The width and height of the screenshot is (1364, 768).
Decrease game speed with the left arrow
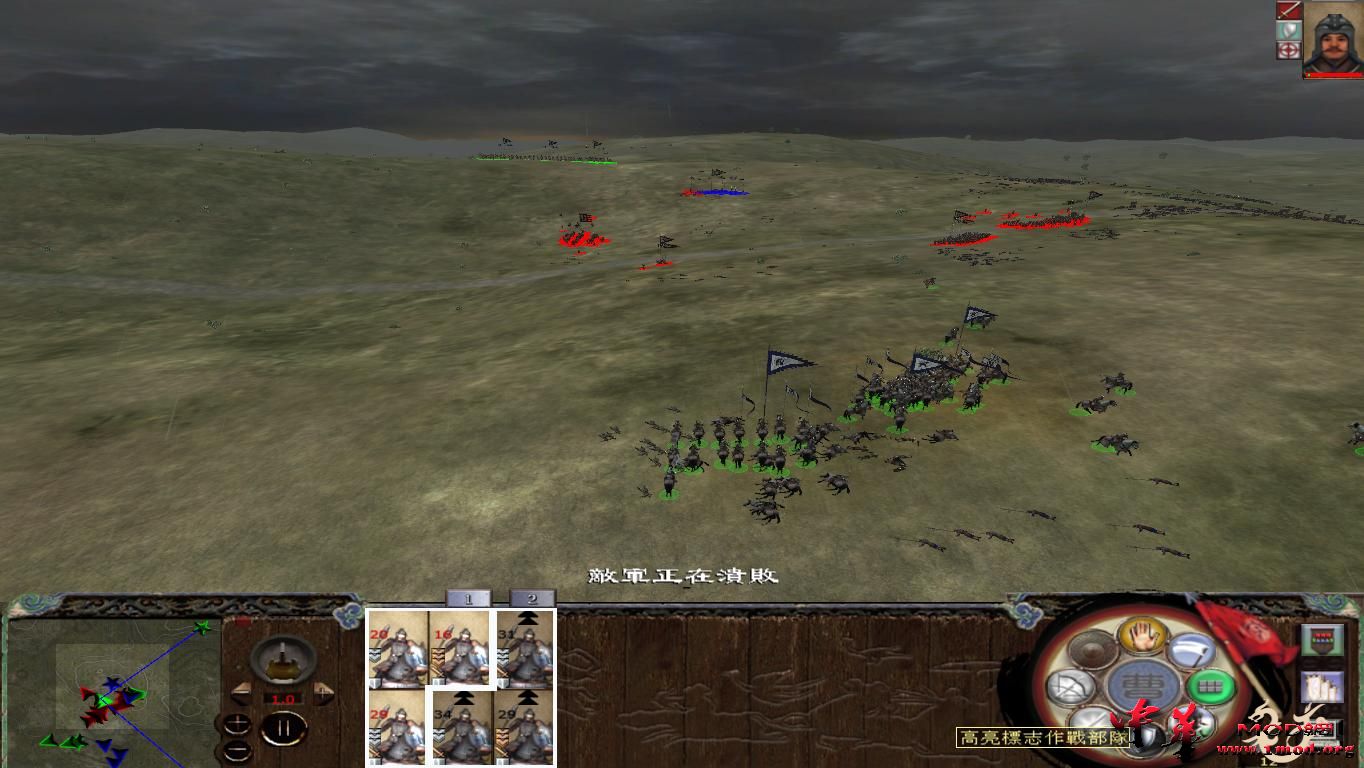[x=241, y=693]
